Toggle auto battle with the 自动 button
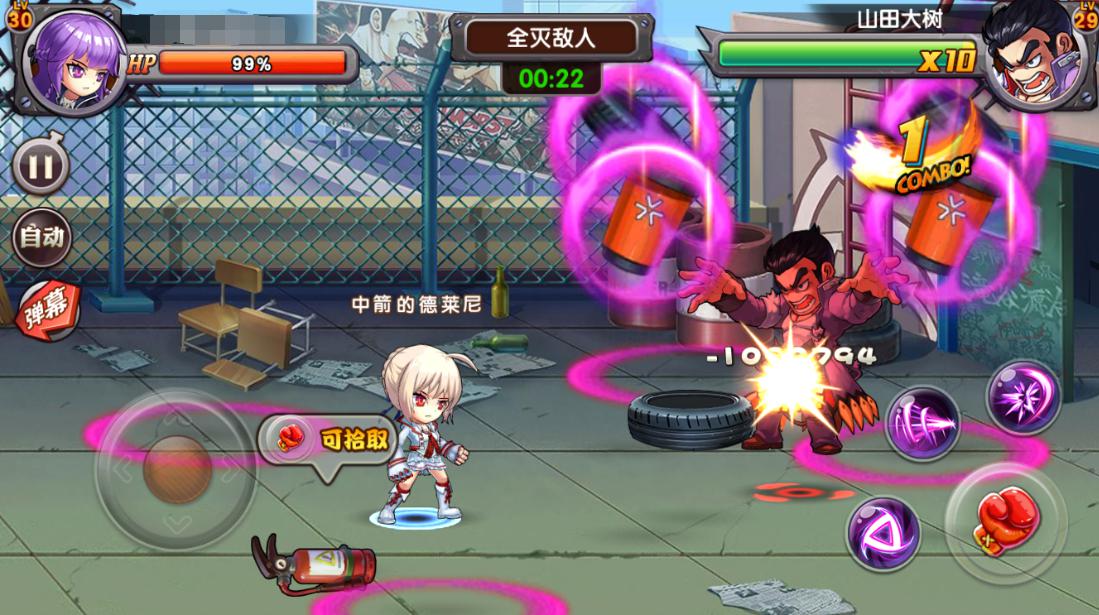1099x615 pixels. point(42,237)
